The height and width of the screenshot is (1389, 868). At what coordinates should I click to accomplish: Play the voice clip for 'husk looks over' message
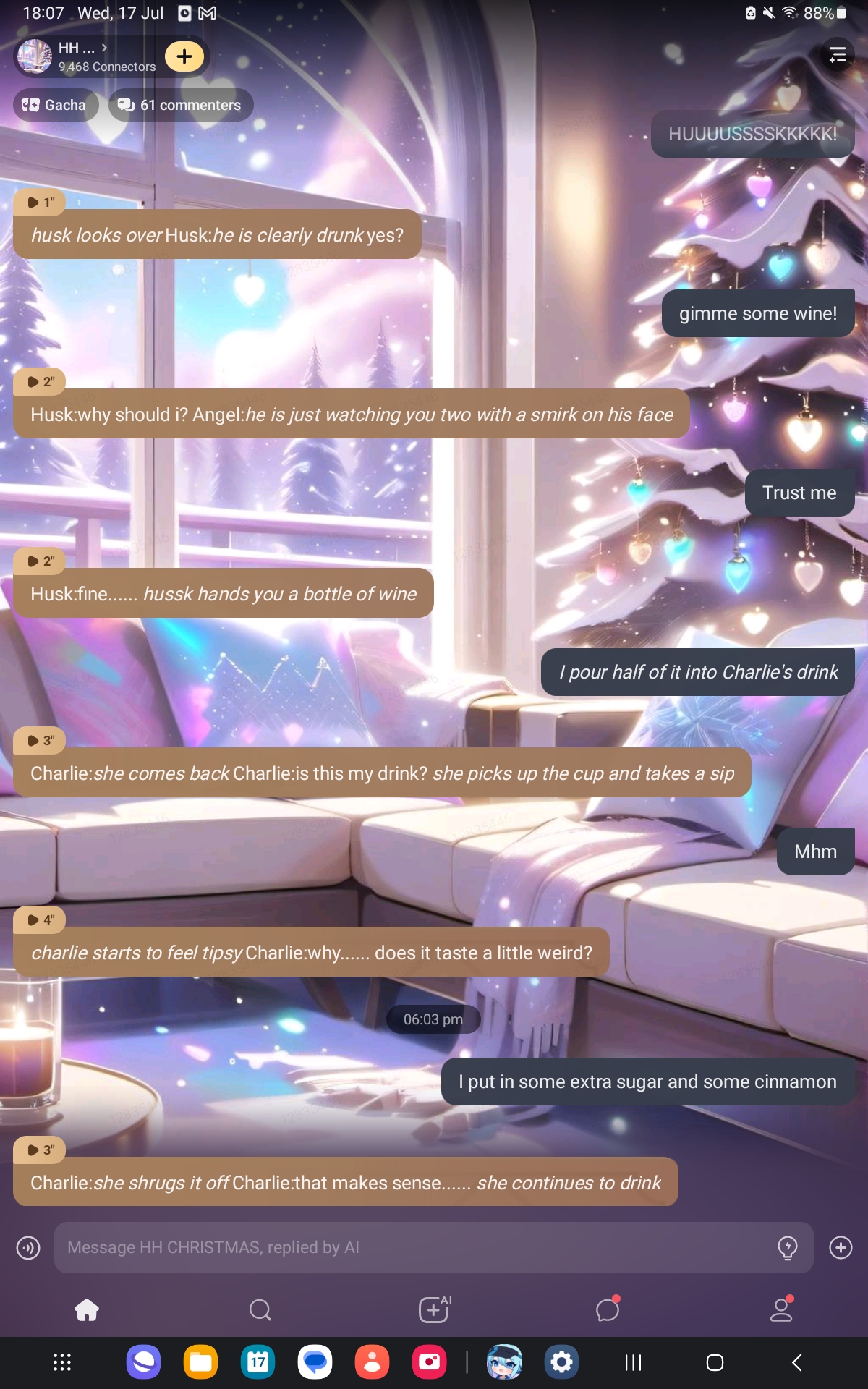[x=40, y=203]
